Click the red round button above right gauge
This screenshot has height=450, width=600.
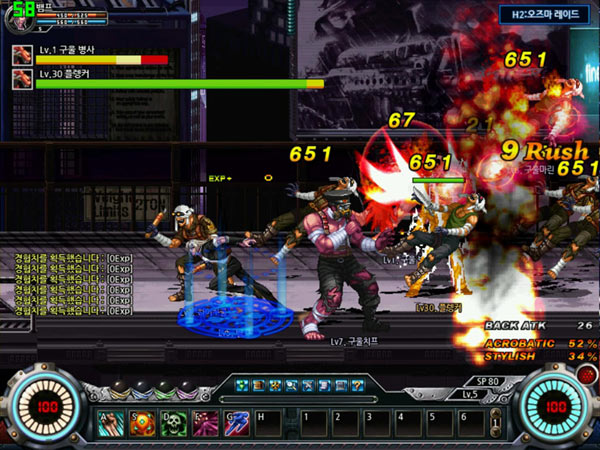pos(584,373)
